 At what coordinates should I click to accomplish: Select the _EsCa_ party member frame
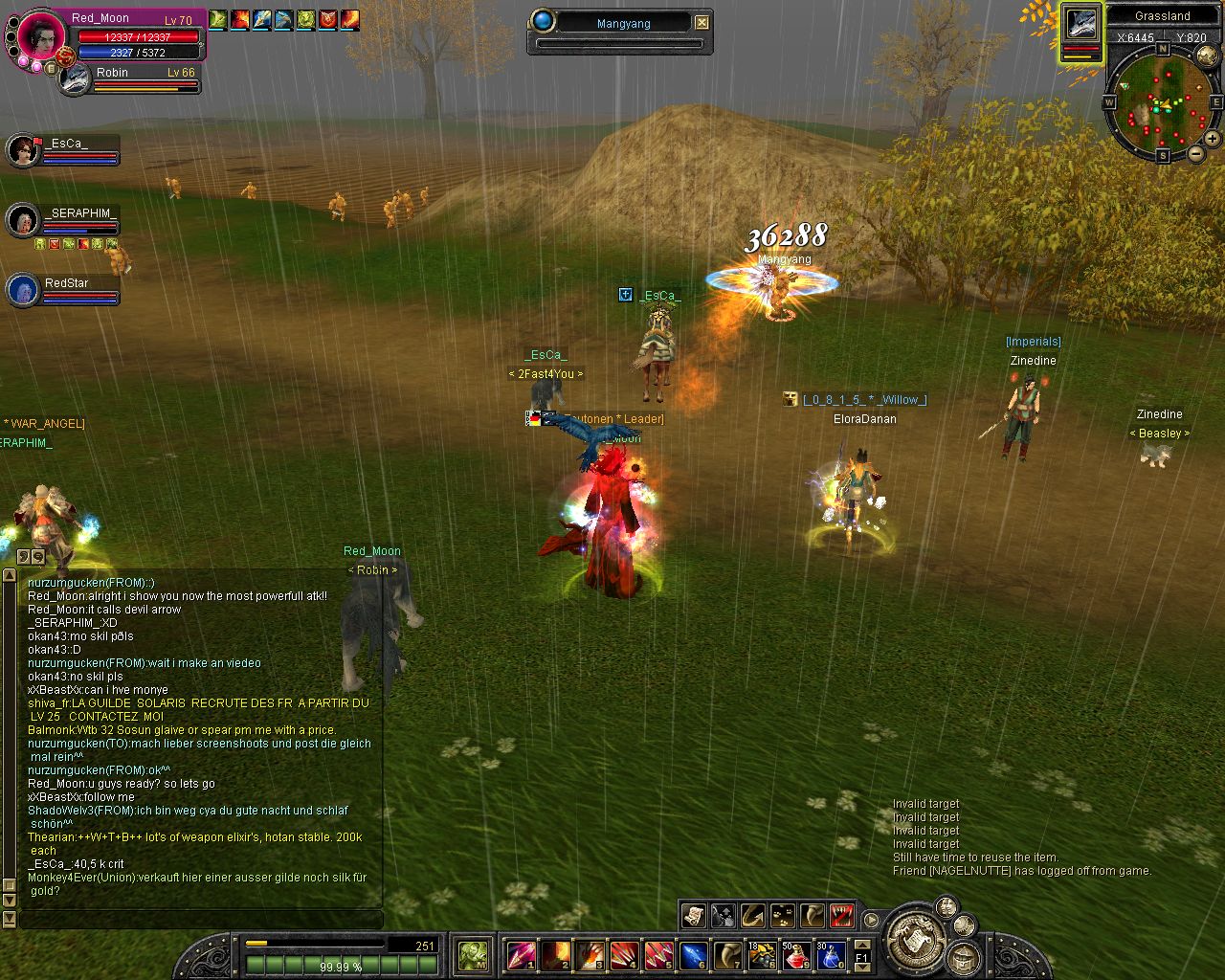point(23,149)
